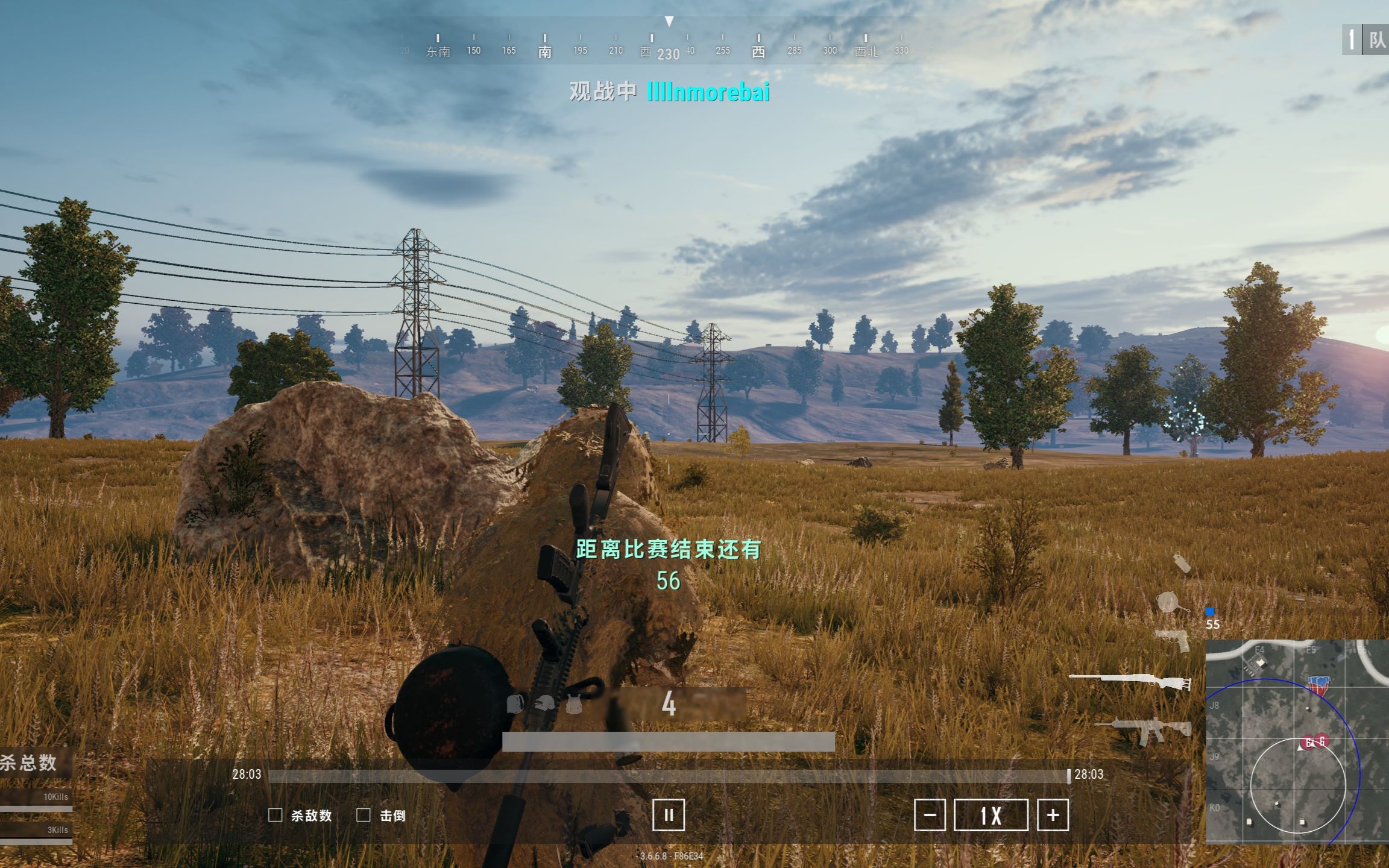Increase replay speed with the plus button
Screen dimensions: 1389x868
click(1052, 815)
